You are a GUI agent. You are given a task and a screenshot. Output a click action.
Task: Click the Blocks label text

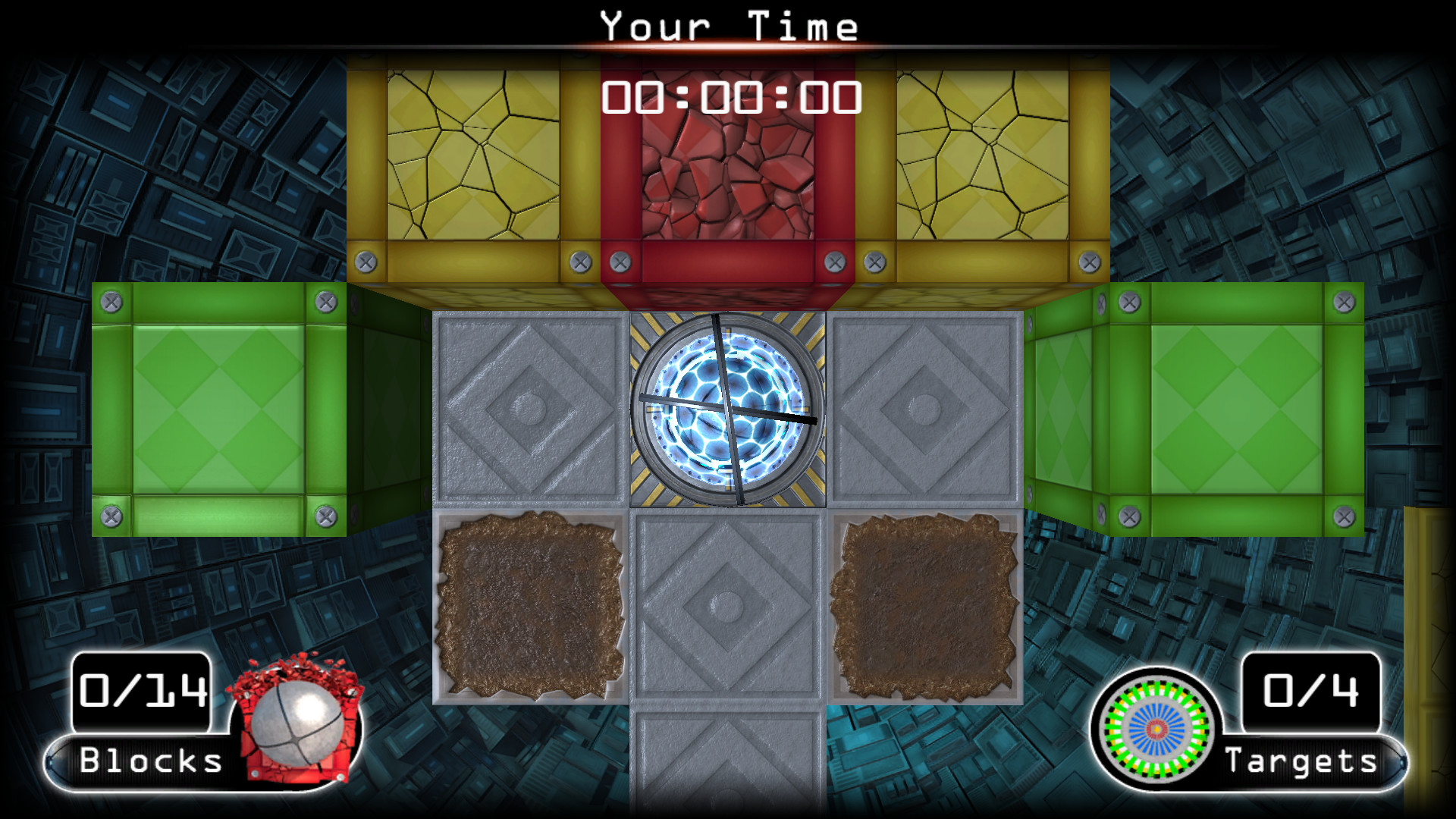(x=149, y=761)
